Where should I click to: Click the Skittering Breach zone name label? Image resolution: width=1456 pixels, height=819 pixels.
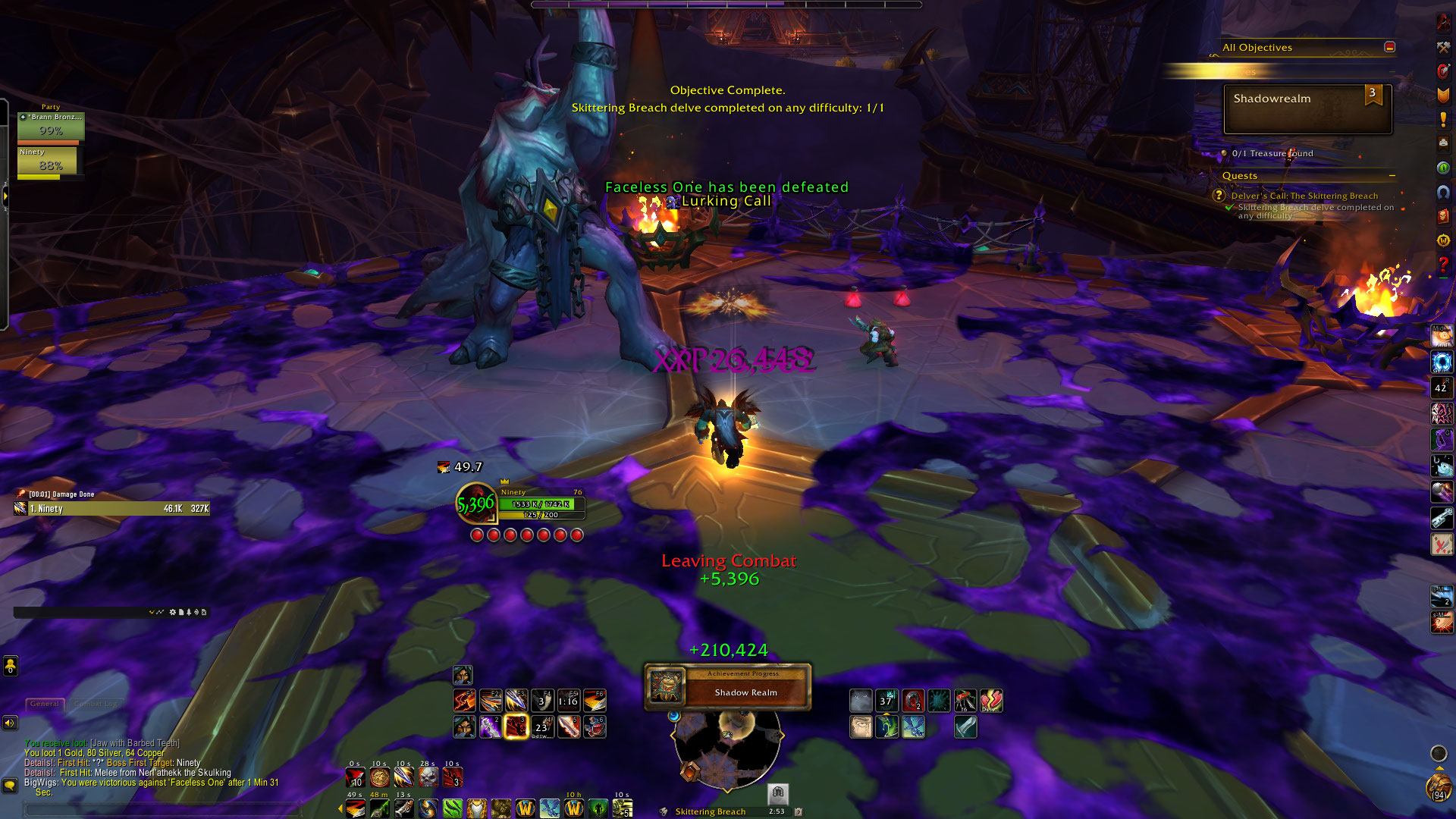point(710,811)
